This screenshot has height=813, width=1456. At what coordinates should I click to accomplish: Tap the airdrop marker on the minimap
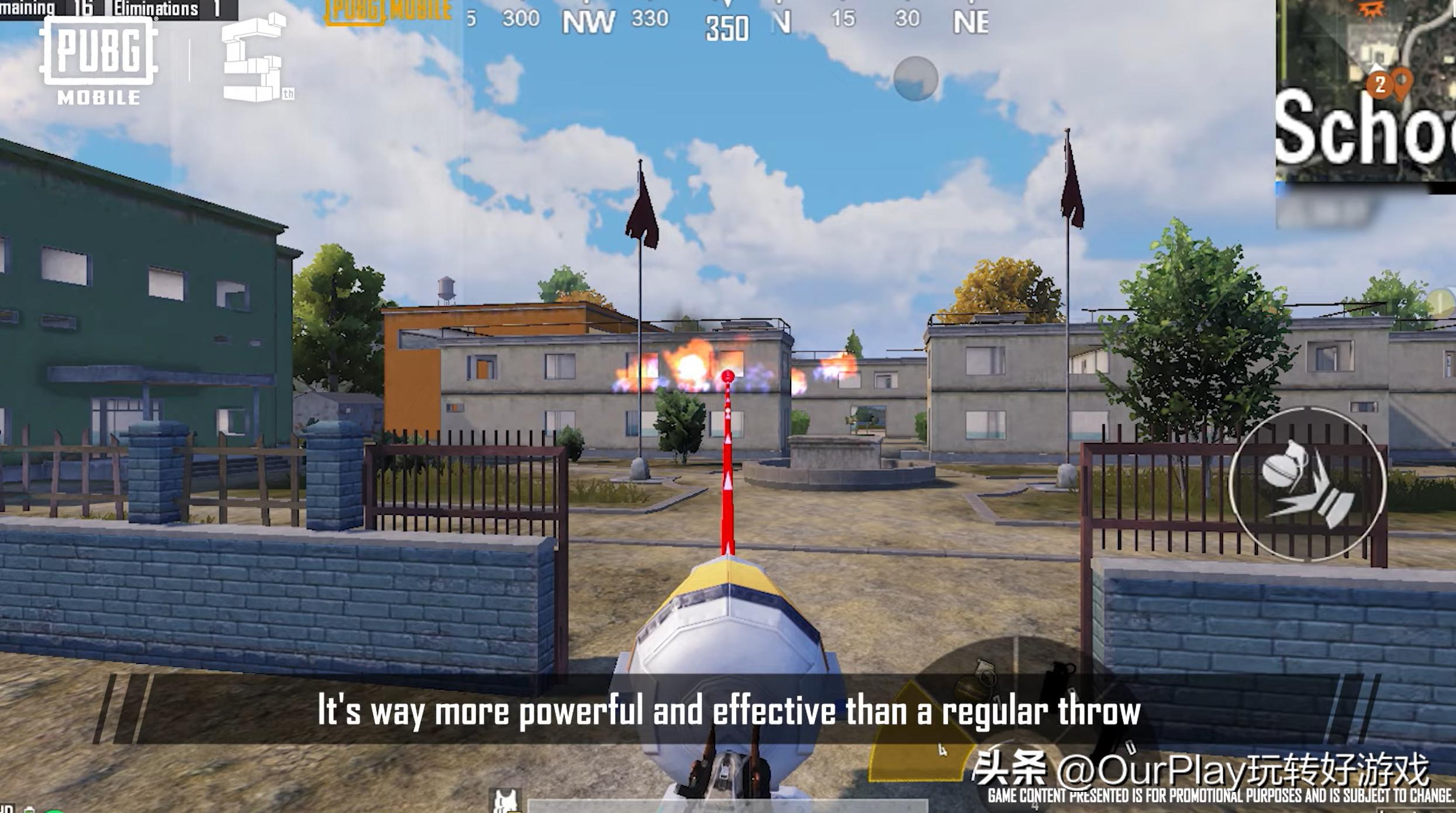click(x=1371, y=11)
